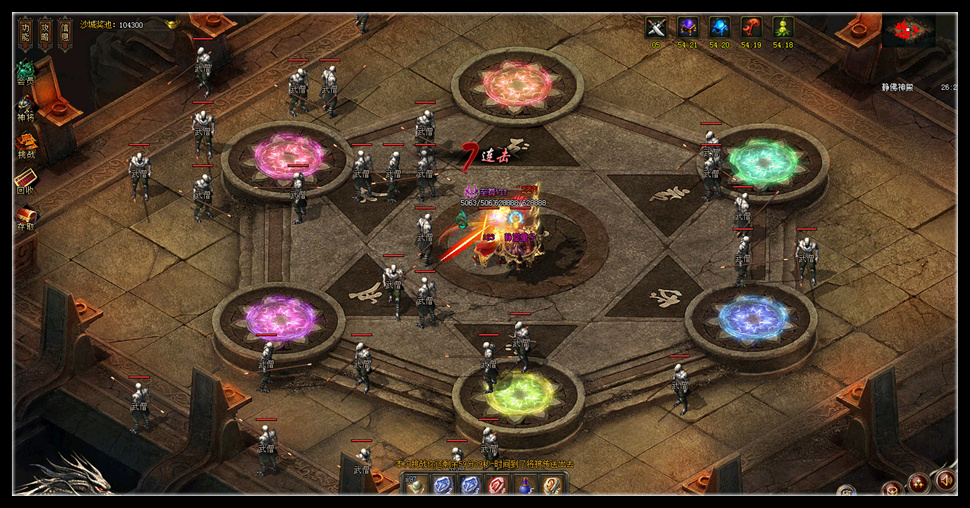
Task: Click the gold ingot icon beside prize pool
Action: tap(171, 24)
